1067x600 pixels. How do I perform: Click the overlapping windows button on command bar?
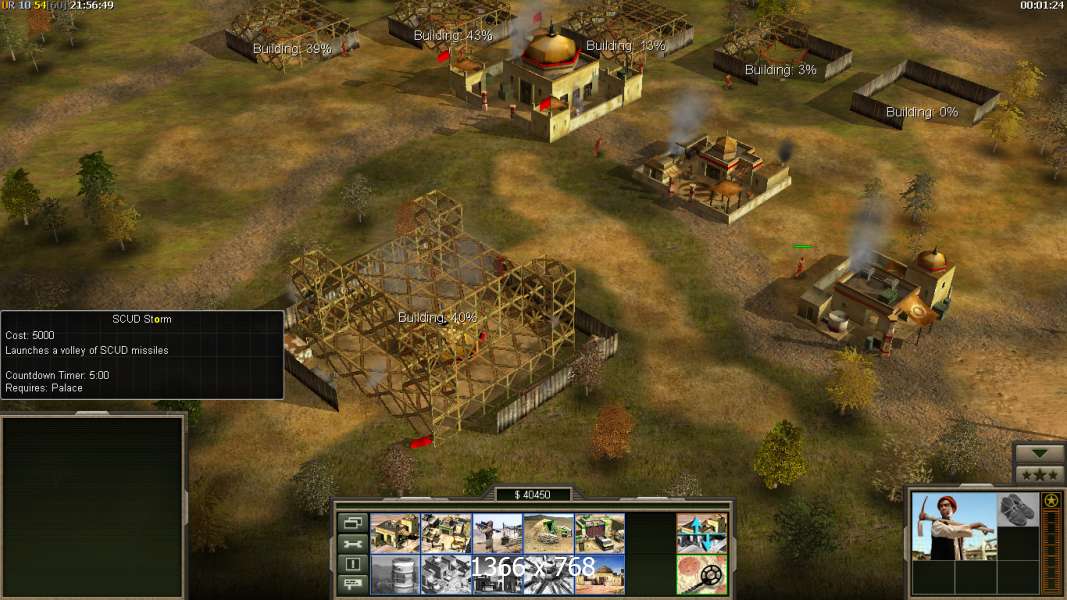pos(351,523)
